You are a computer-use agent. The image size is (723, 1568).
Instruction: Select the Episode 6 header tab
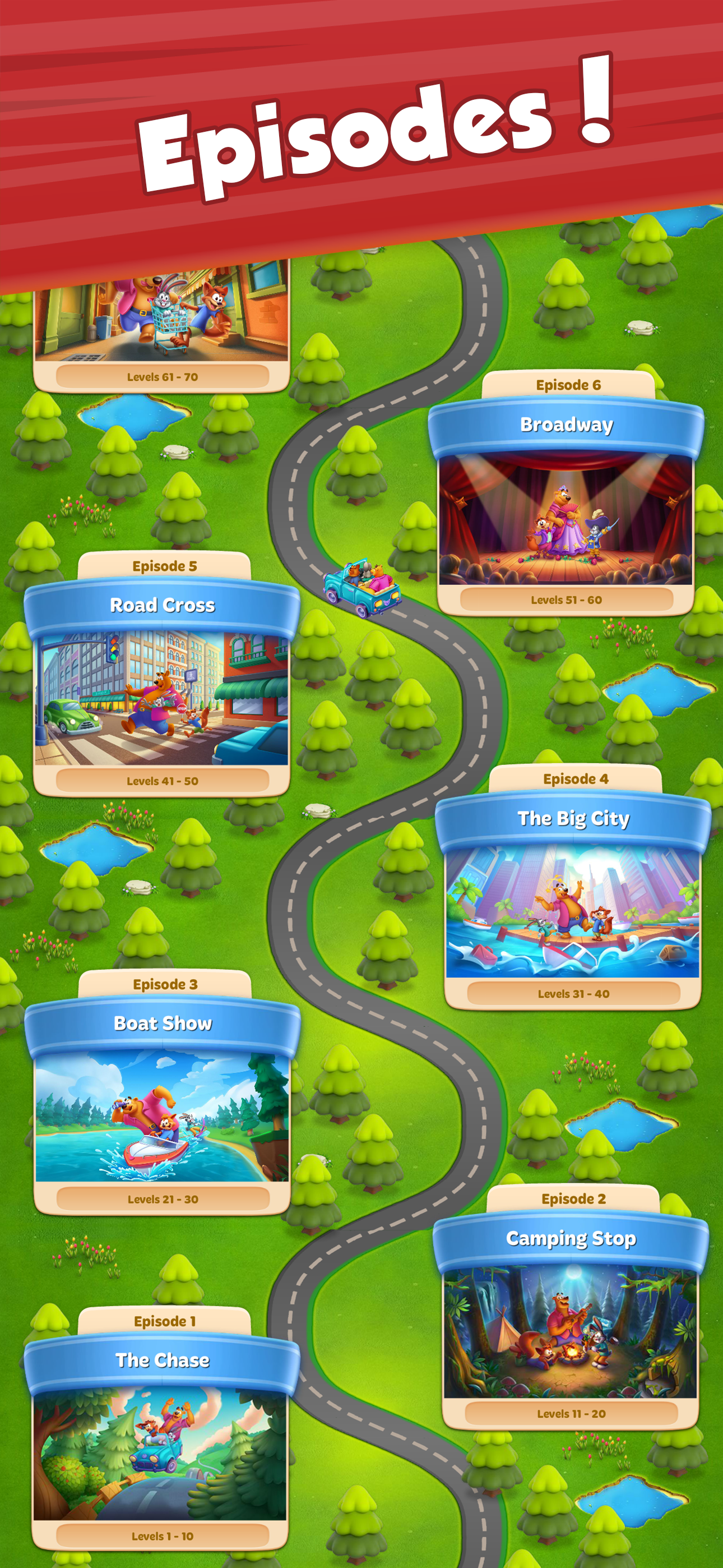568,384
